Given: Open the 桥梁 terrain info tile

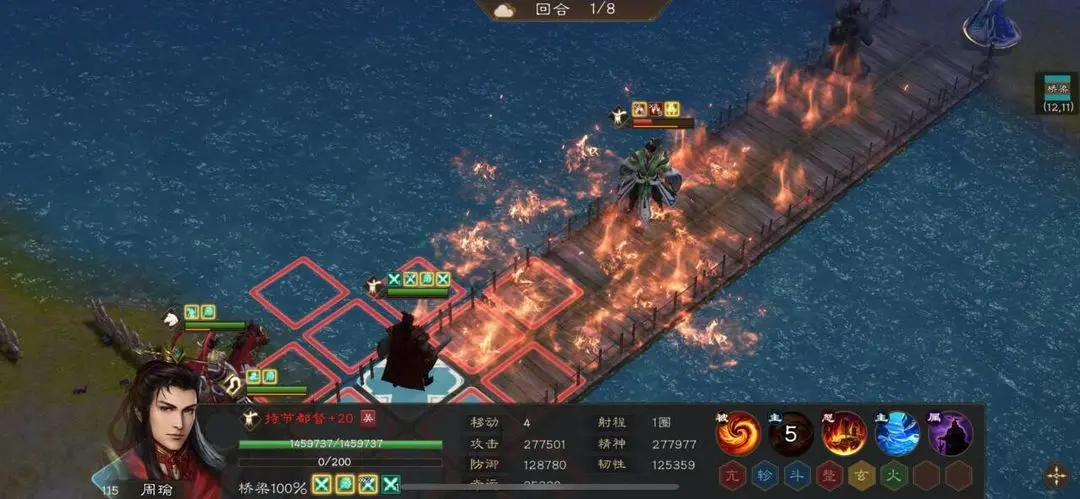Looking at the screenshot, I should [1056, 92].
